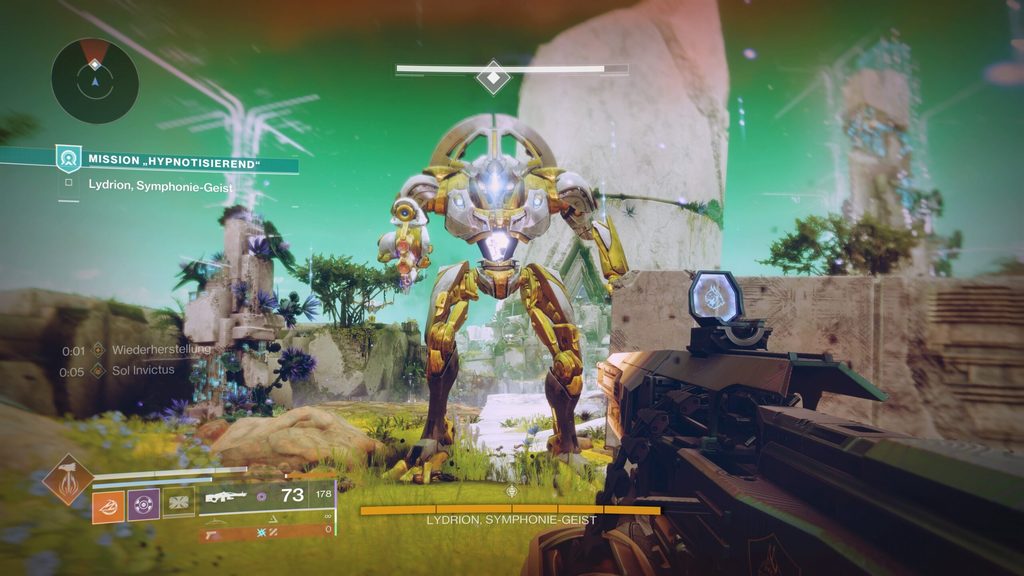Use the orange grenade ability icon
This screenshot has height=576, width=1024.
[x=108, y=506]
